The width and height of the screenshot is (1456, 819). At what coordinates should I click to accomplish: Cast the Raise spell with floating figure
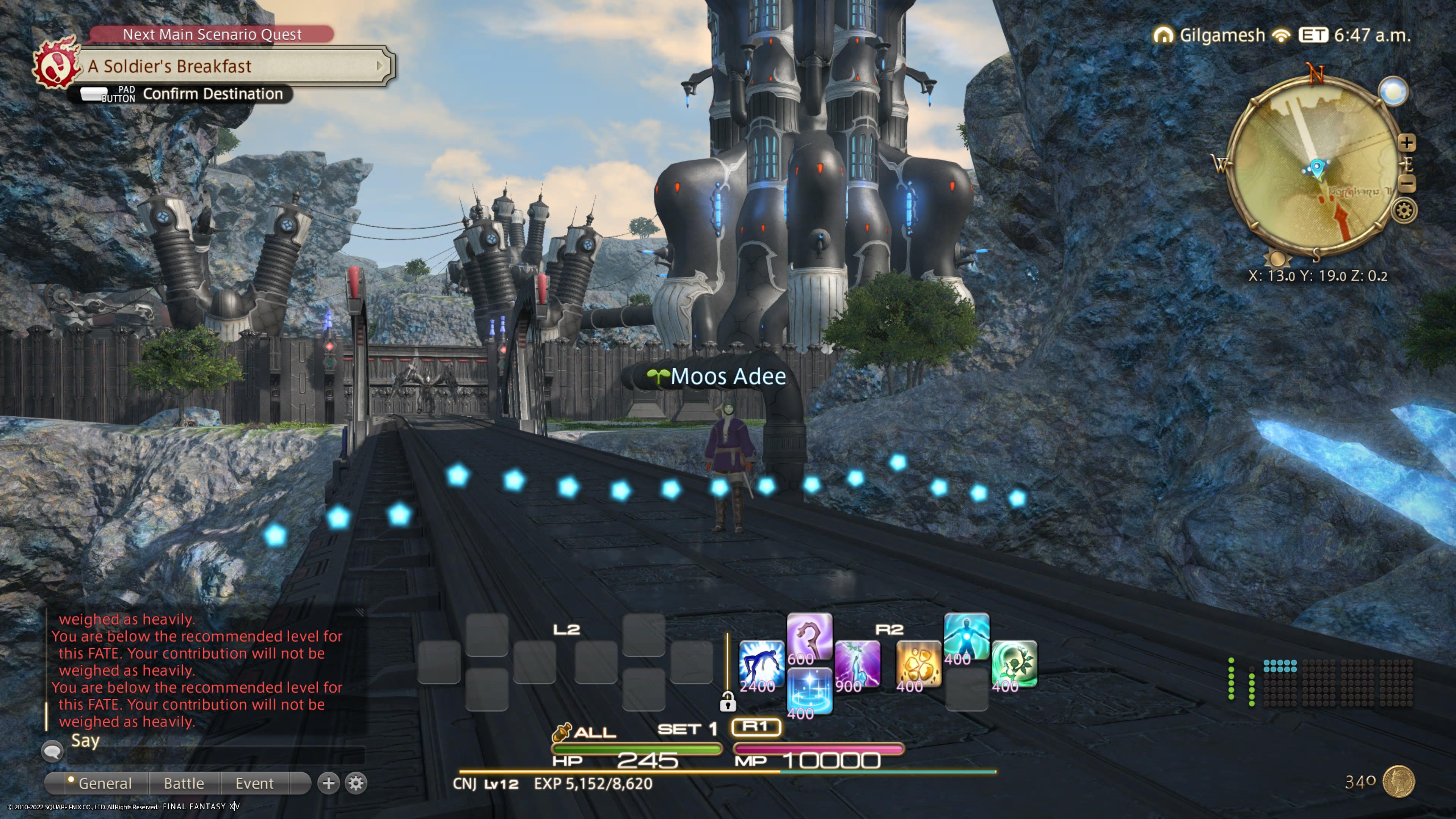pyautogui.click(x=761, y=663)
